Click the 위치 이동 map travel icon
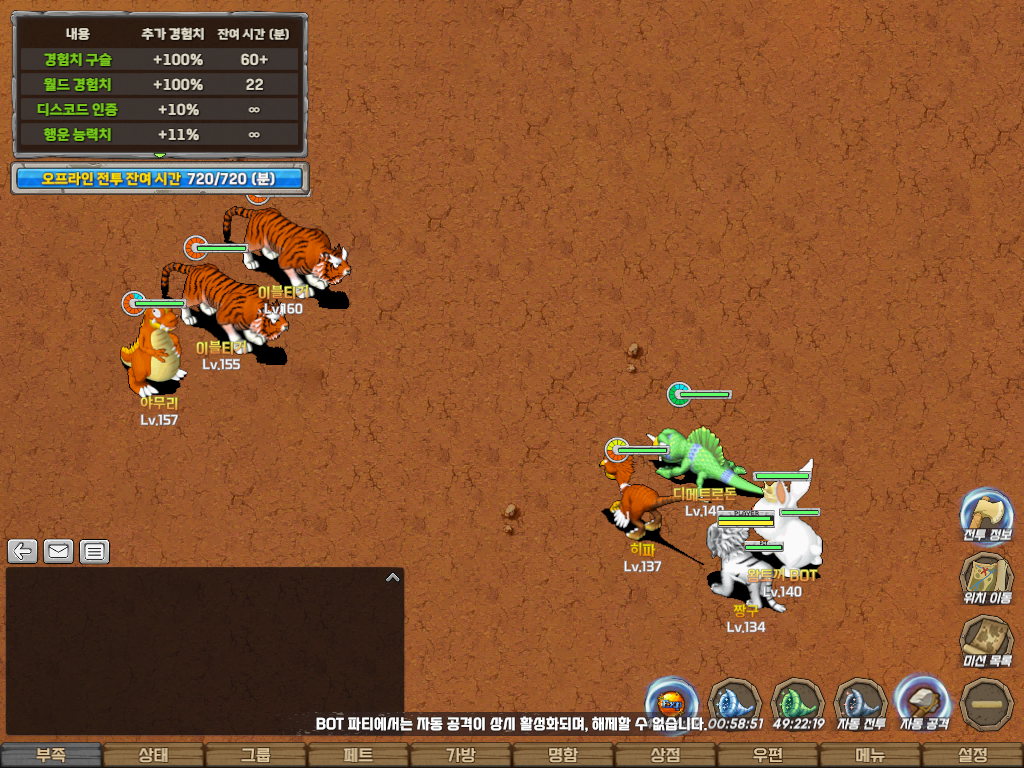The image size is (1024, 768). 986,578
